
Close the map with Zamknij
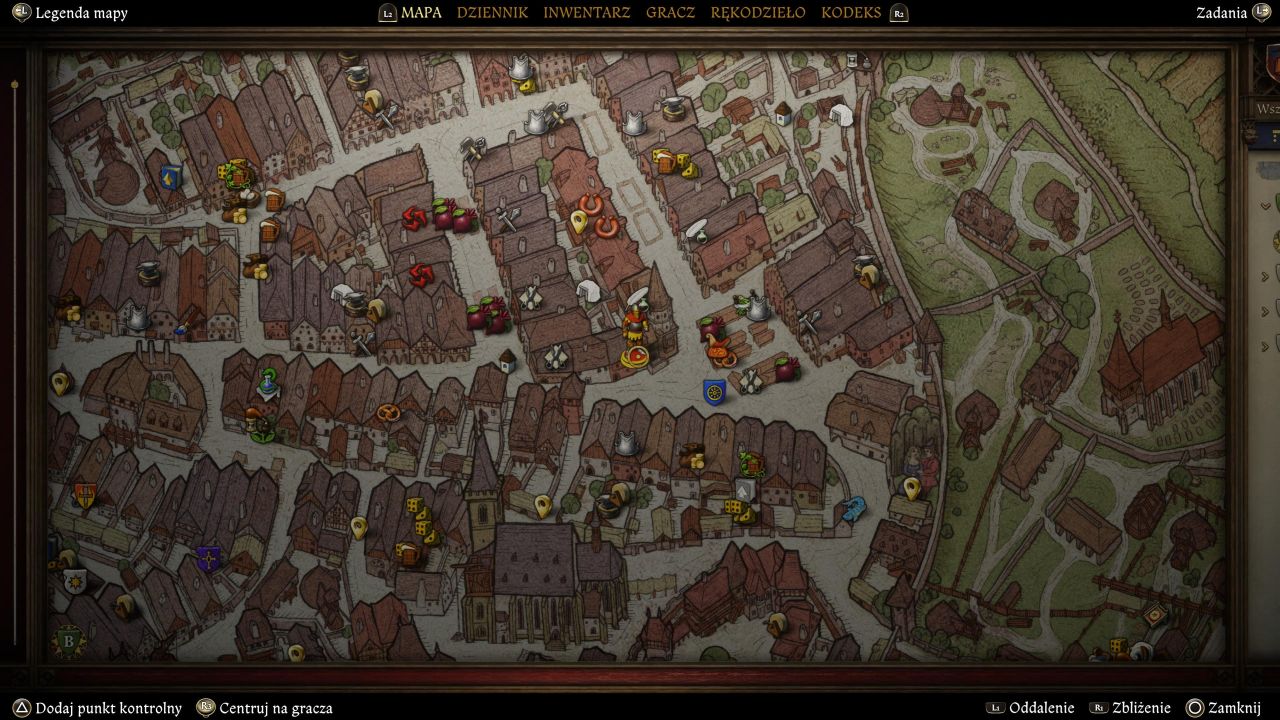(1234, 708)
